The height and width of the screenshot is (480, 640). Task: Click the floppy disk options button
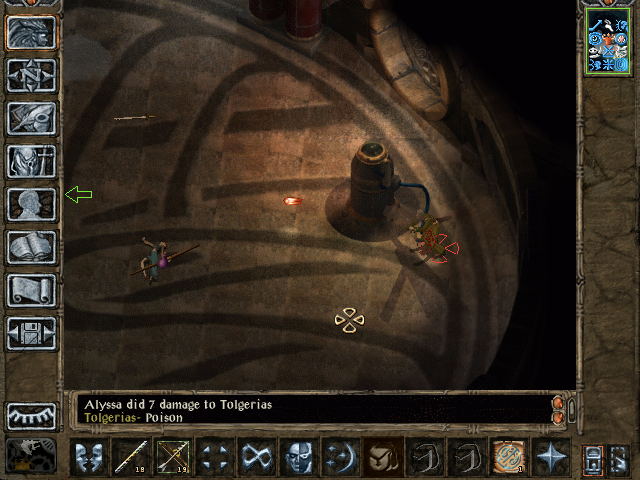[32, 333]
